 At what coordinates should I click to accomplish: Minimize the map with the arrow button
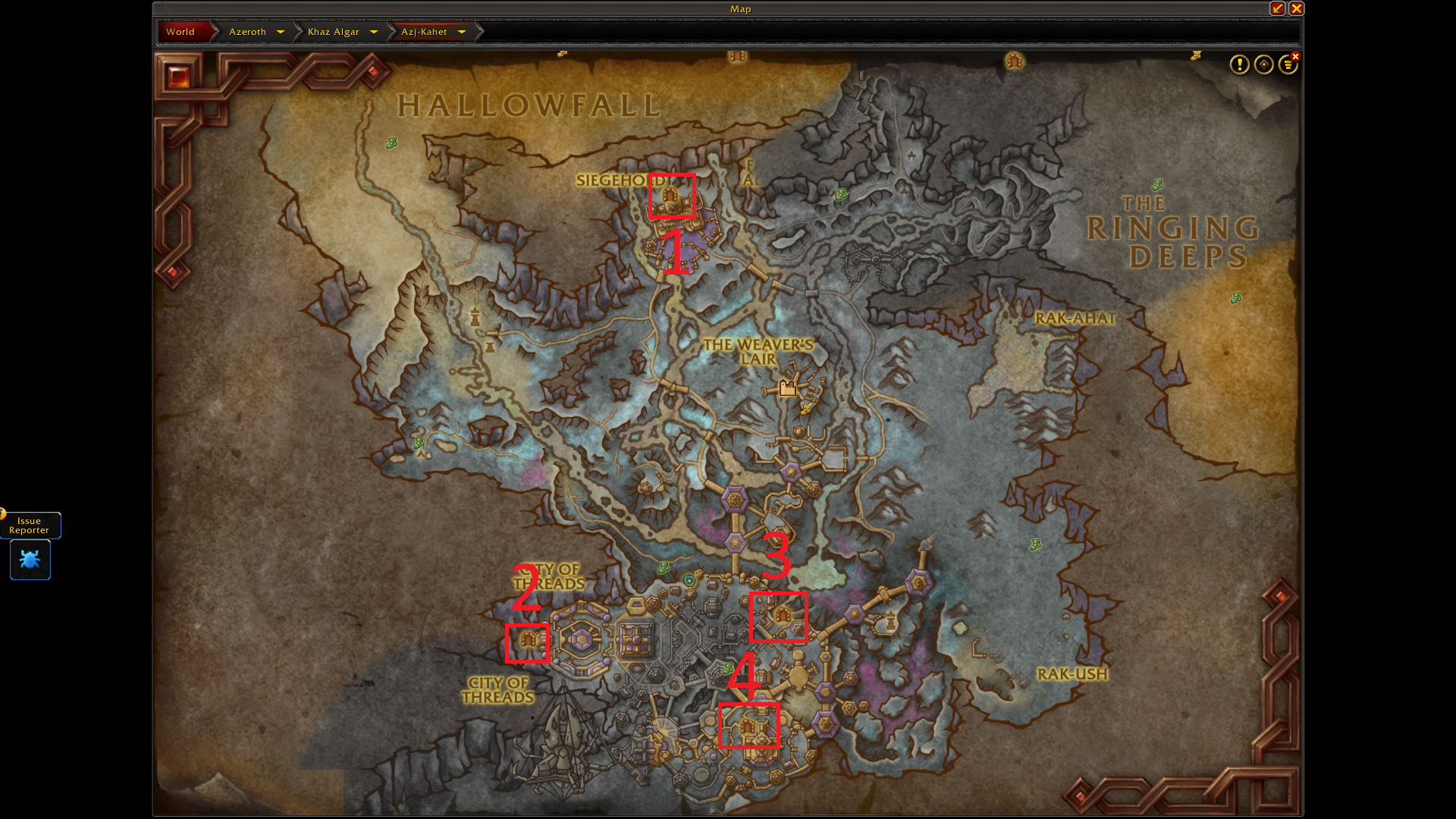point(1278,9)
